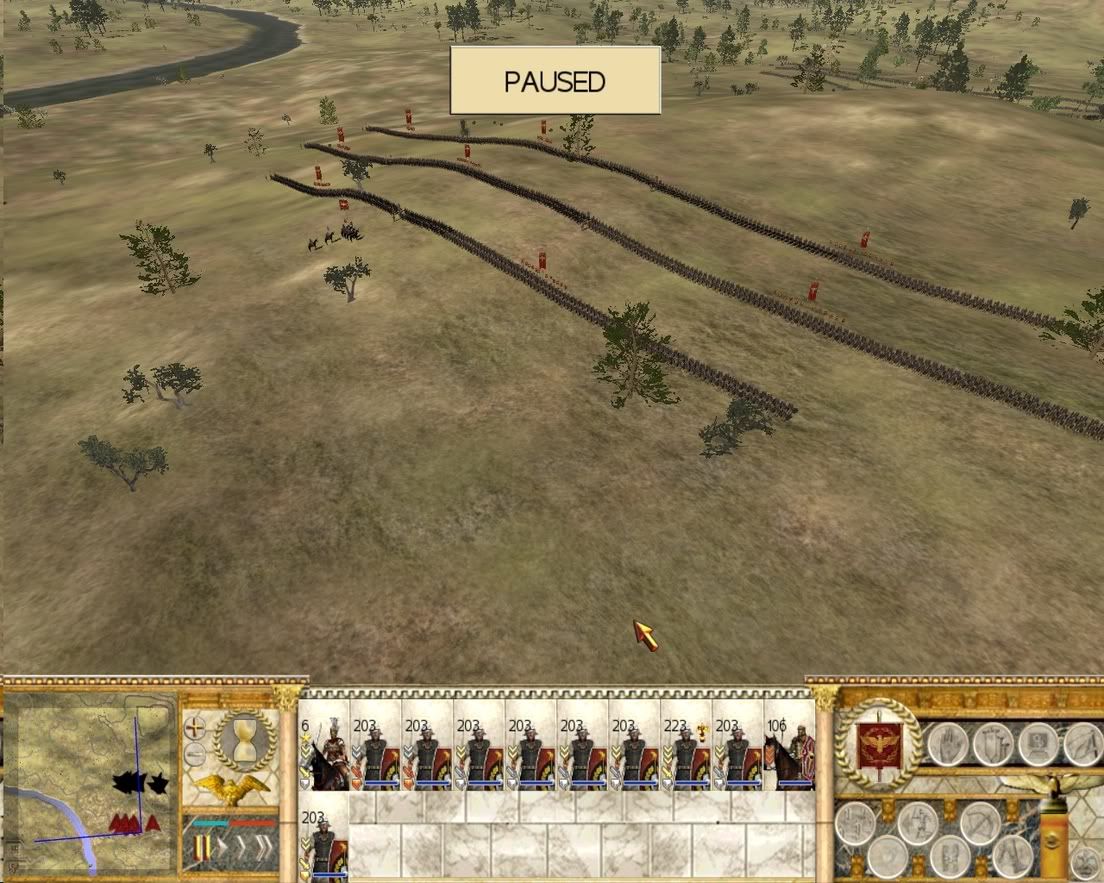Click the golden eagle emblem button
This screenshot has width=1104, height=883.
233,788
